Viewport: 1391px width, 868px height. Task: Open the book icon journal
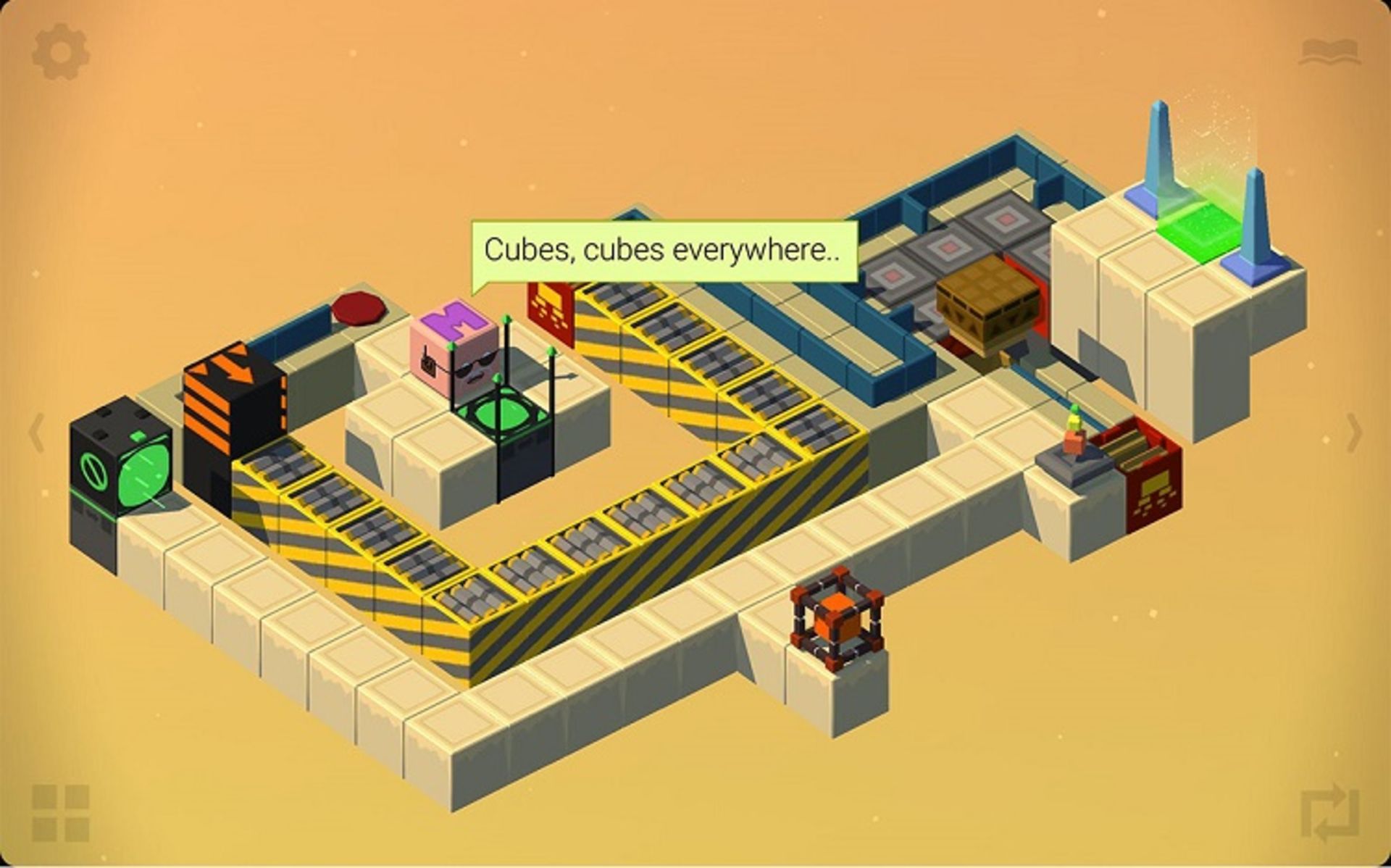[x=1328, y=52]
